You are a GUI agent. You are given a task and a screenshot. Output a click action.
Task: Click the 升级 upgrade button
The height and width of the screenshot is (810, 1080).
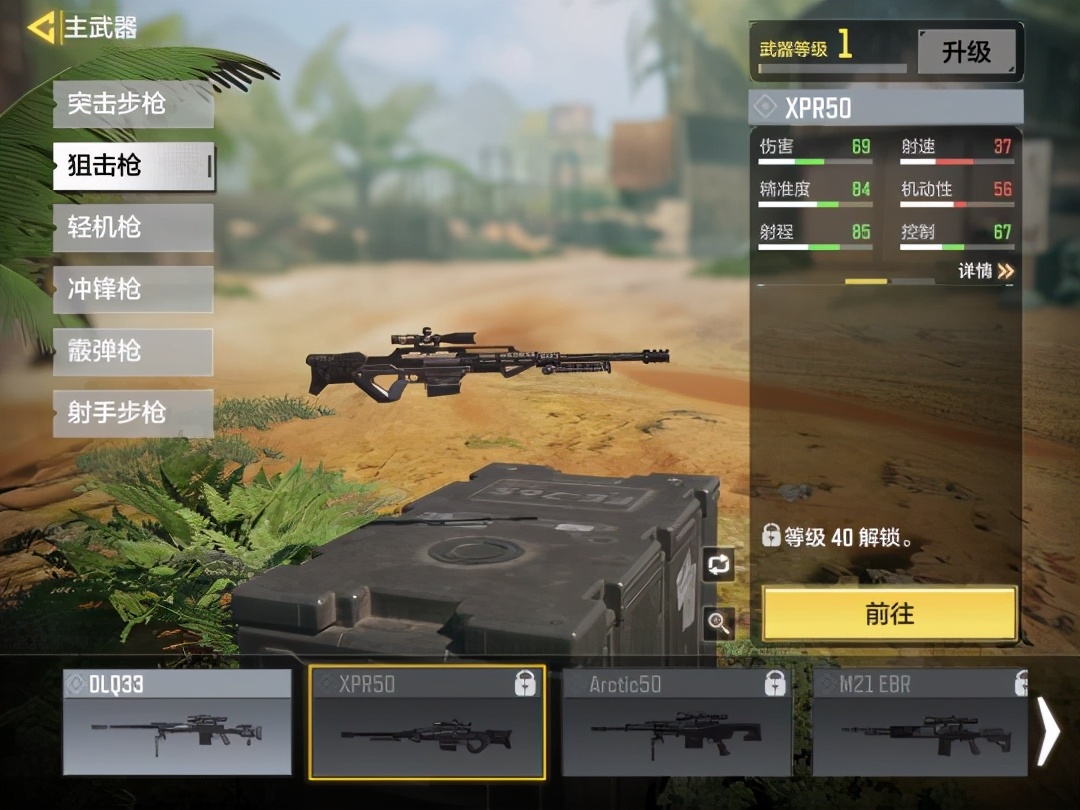[965, 51]
